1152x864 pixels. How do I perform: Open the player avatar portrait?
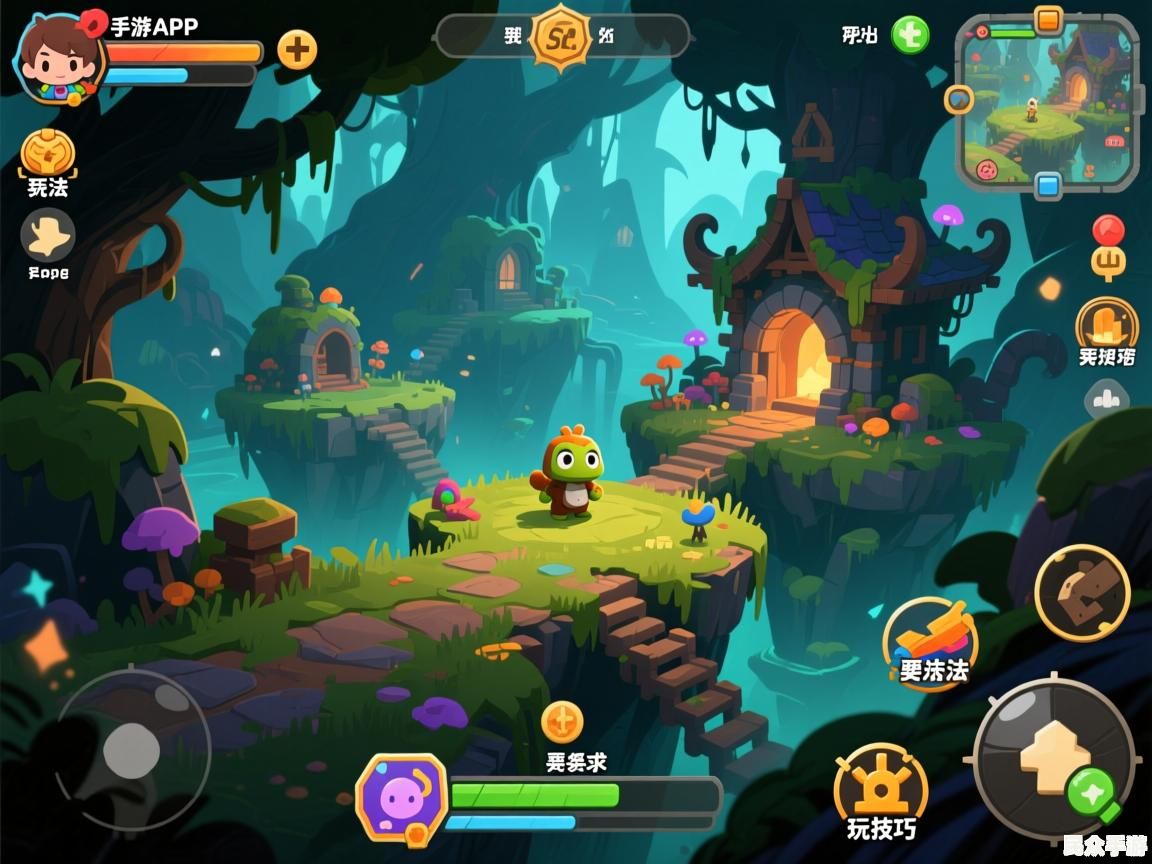click(56, 58)
